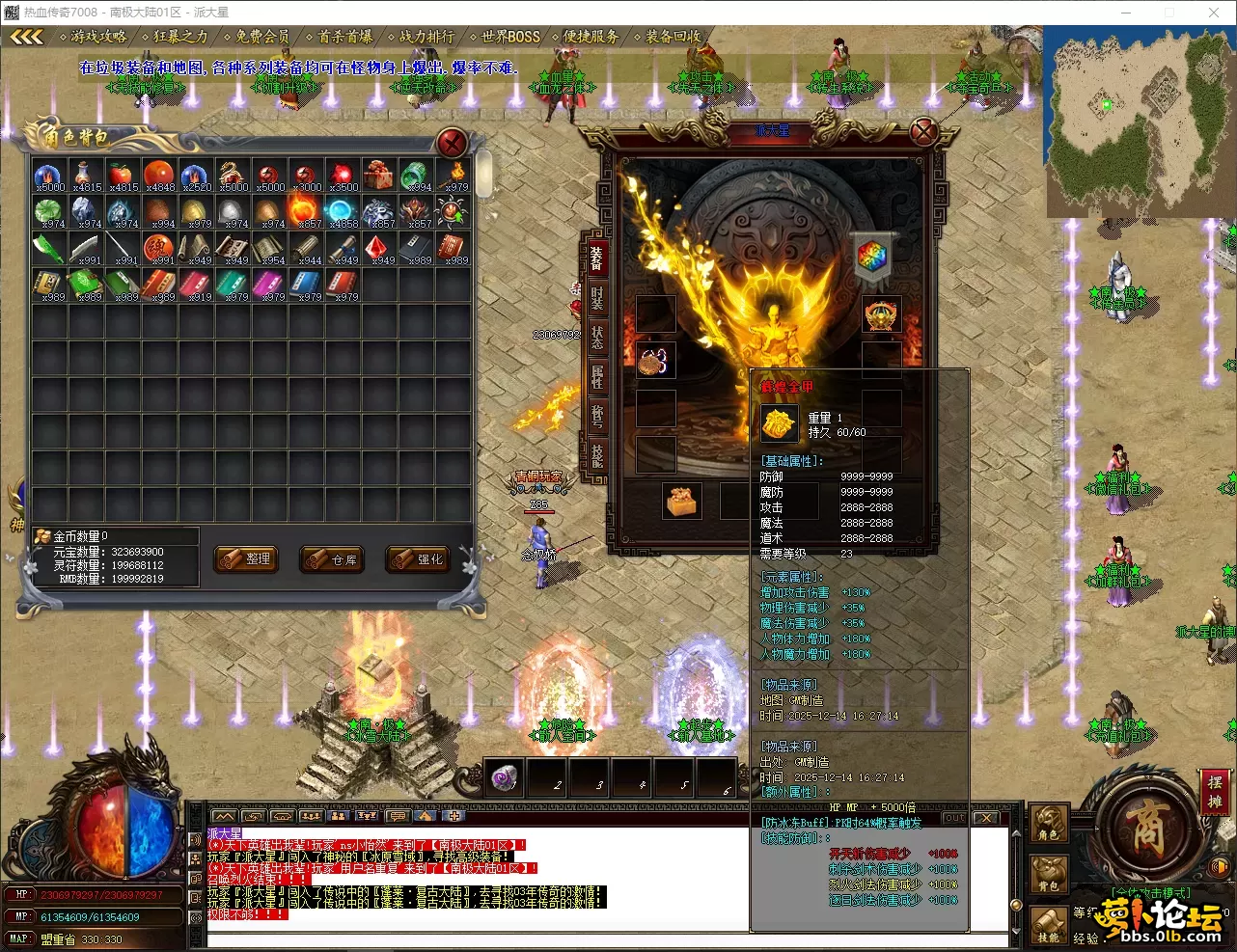1237x952 pixels.
Task: Open the 免费会员 menu entry
Action: tap(262, 37)
